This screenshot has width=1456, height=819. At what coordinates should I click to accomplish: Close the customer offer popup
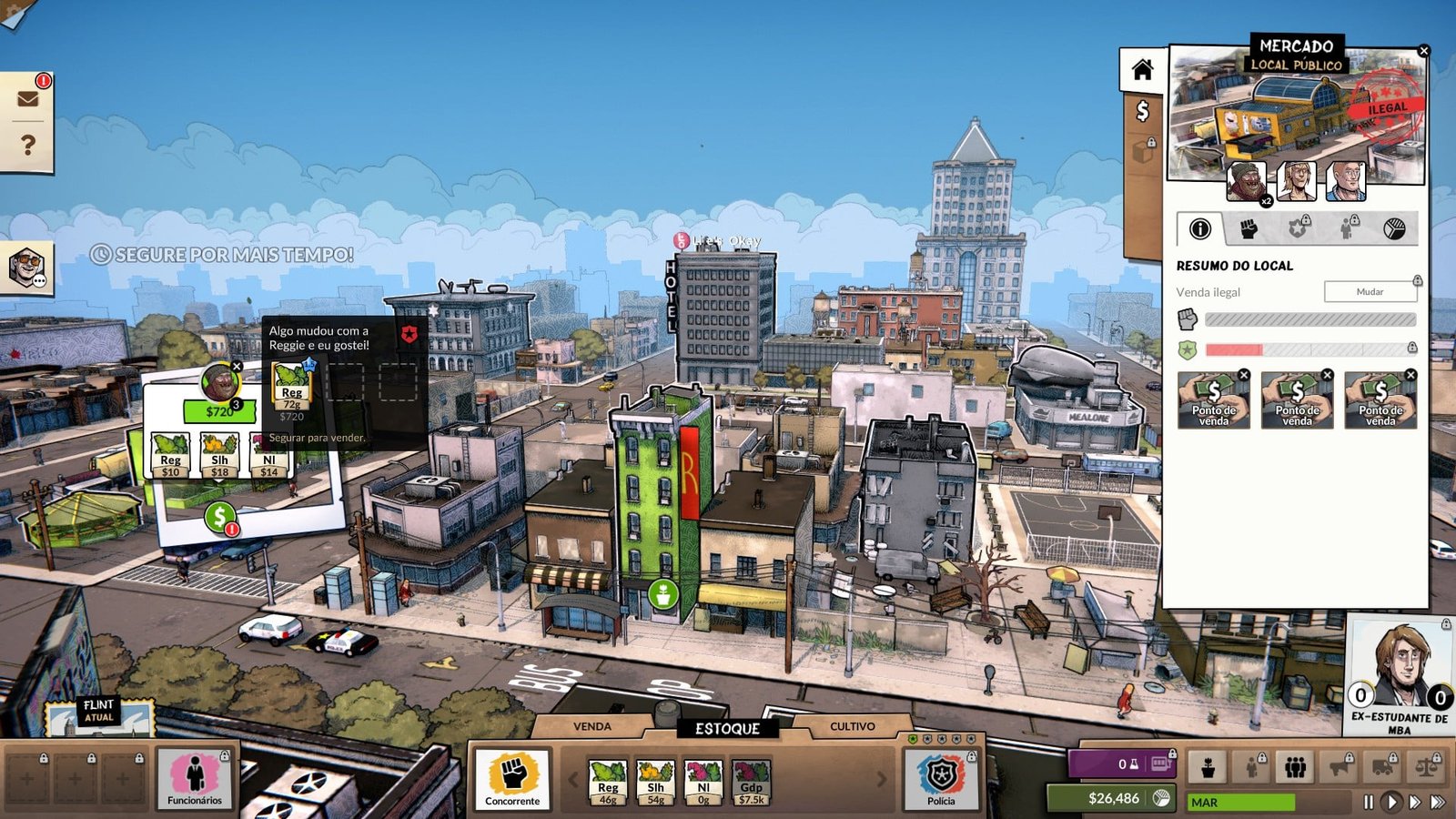click(x=237, y=367)
